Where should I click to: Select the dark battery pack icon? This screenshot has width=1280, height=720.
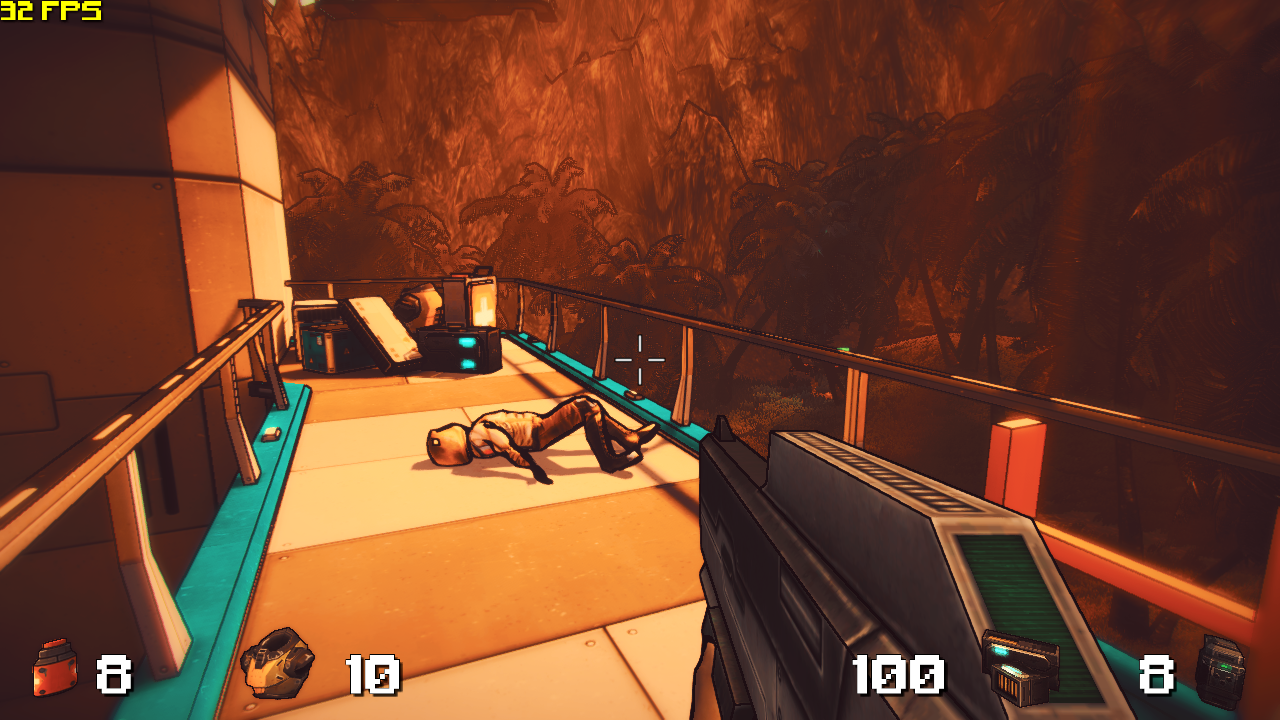pyautogui.click(x=1221, y=670)
